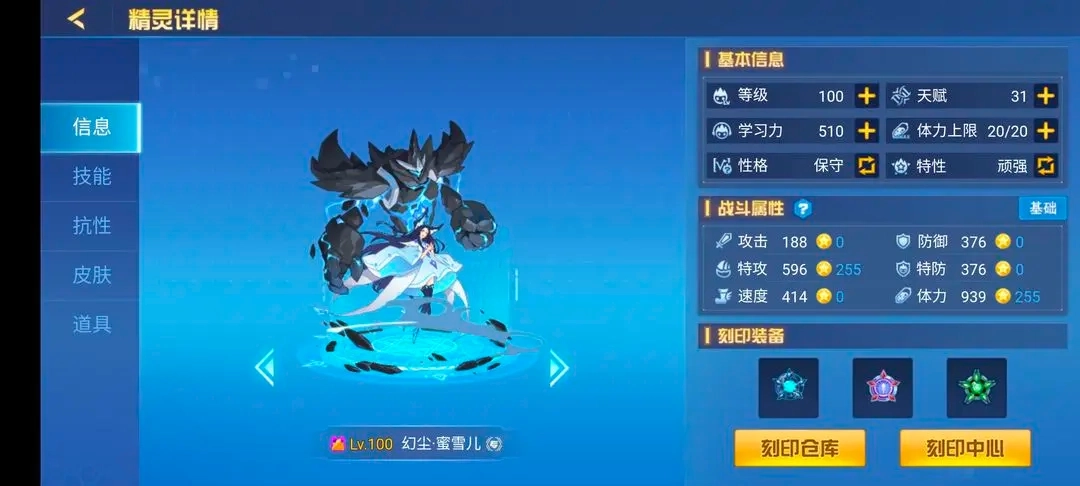Go back using the top-left arrow
Image resolution: width=1080 pixels, height=486 pixels.
(x=76, y=19)
